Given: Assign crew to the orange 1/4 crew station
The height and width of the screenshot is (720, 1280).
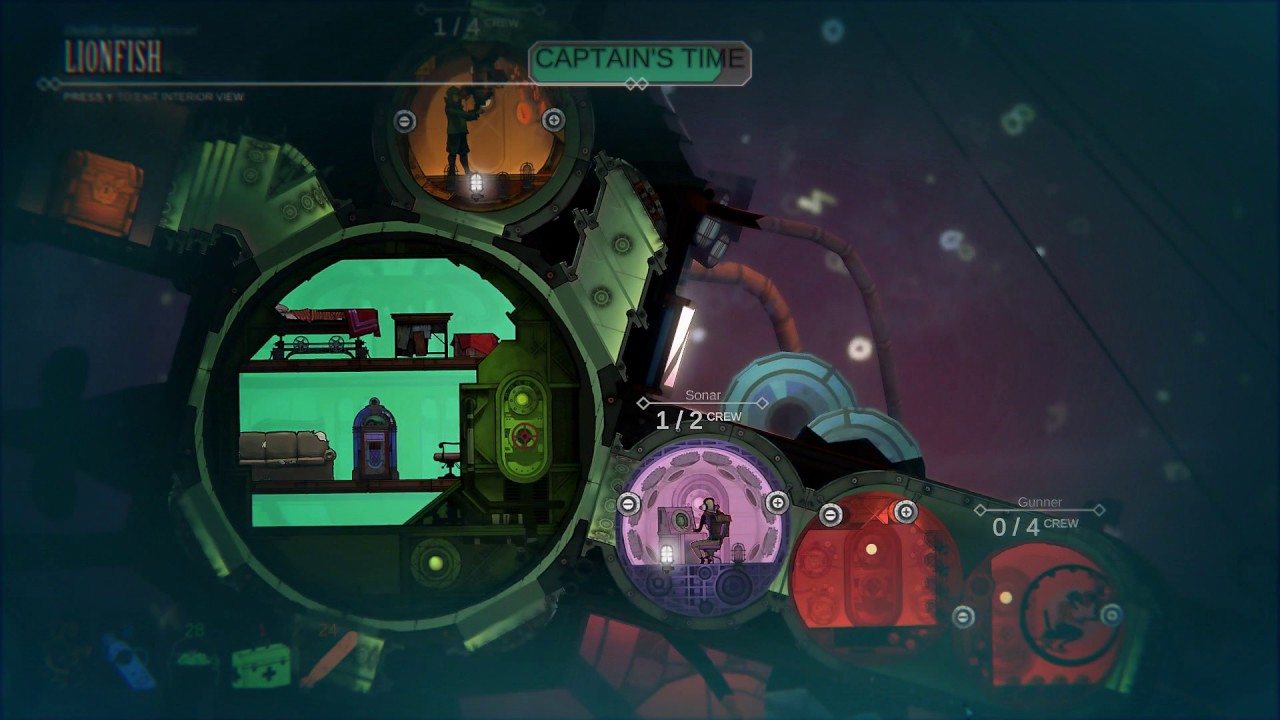Looking at the screenshot, I should point(553,120).
